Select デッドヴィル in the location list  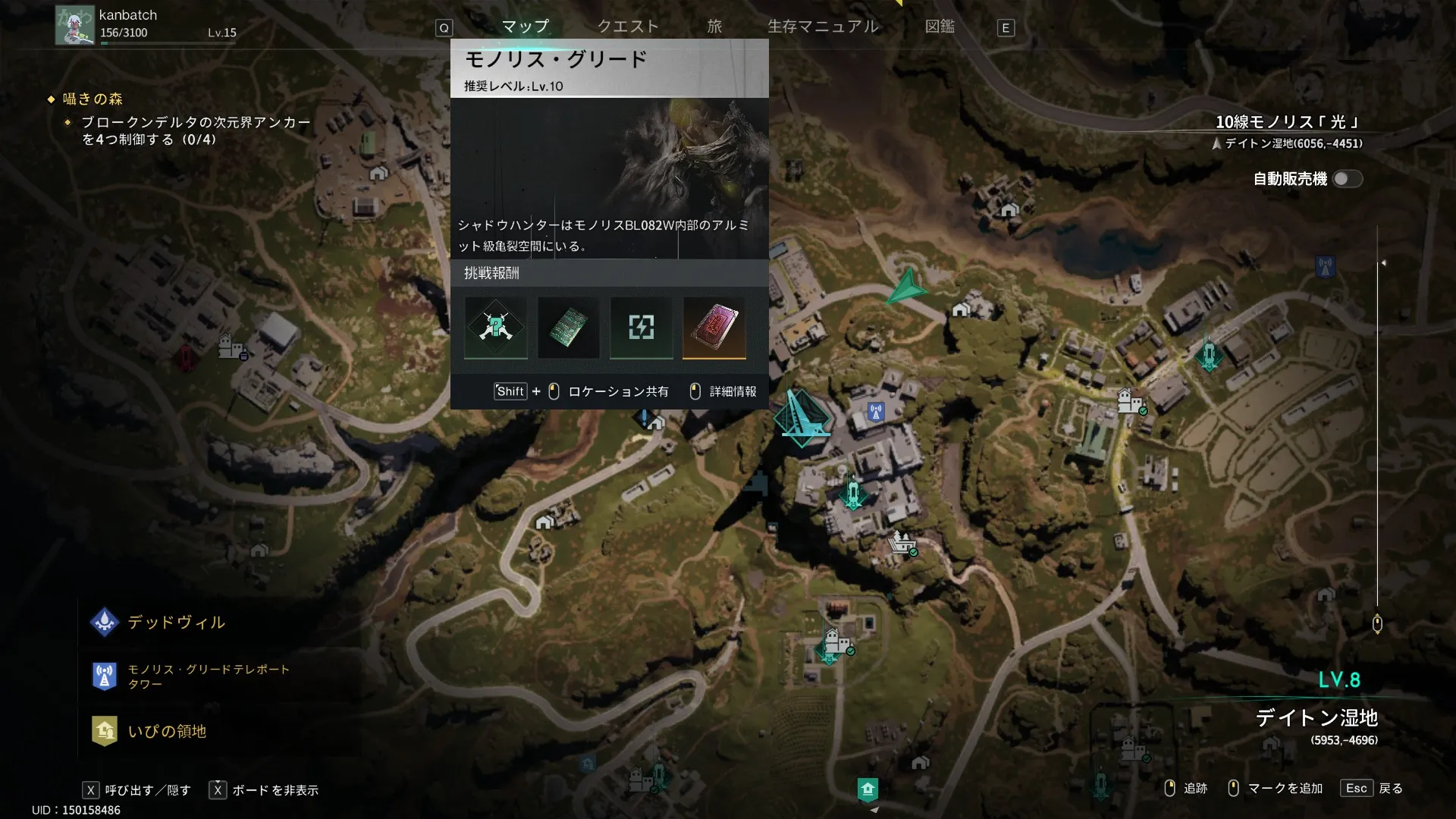(x=176, y=623)
